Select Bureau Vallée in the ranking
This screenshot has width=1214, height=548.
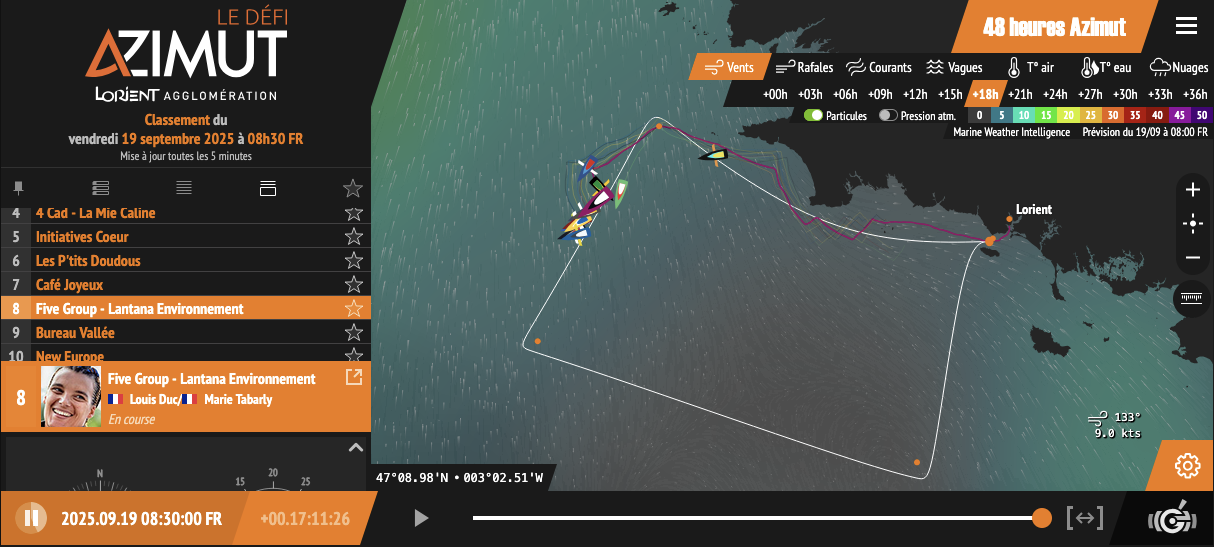click(75, 333)
